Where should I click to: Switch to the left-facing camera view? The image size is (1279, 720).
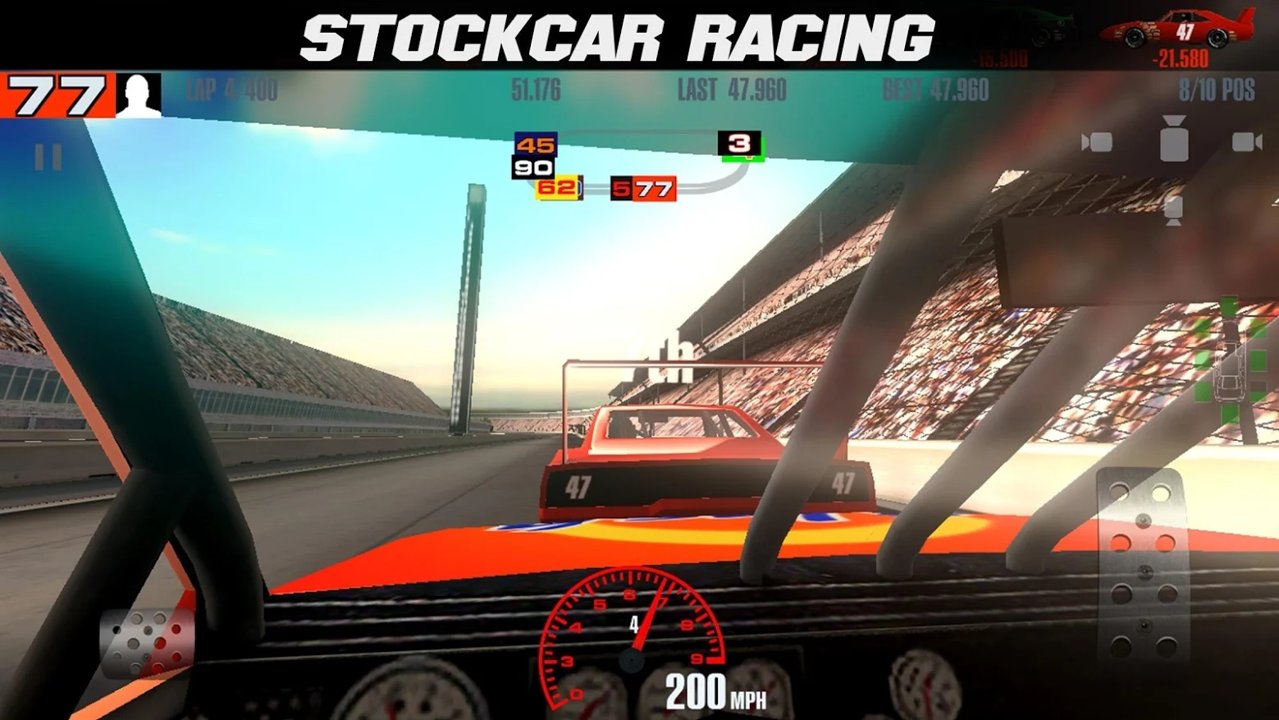pyautogui.click(x=1097, y=142)
